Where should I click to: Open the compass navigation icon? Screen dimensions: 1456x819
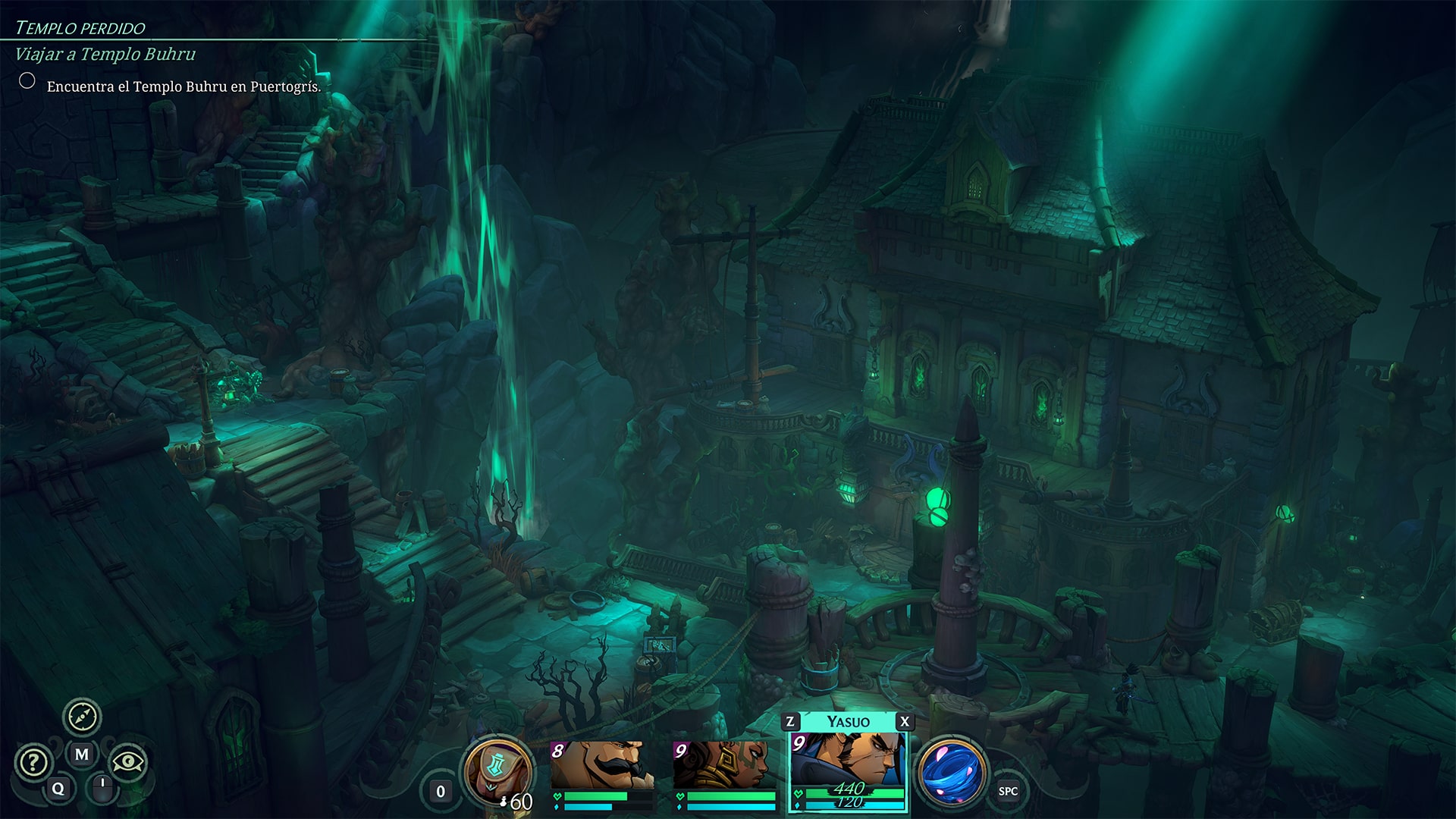point(83,716)
